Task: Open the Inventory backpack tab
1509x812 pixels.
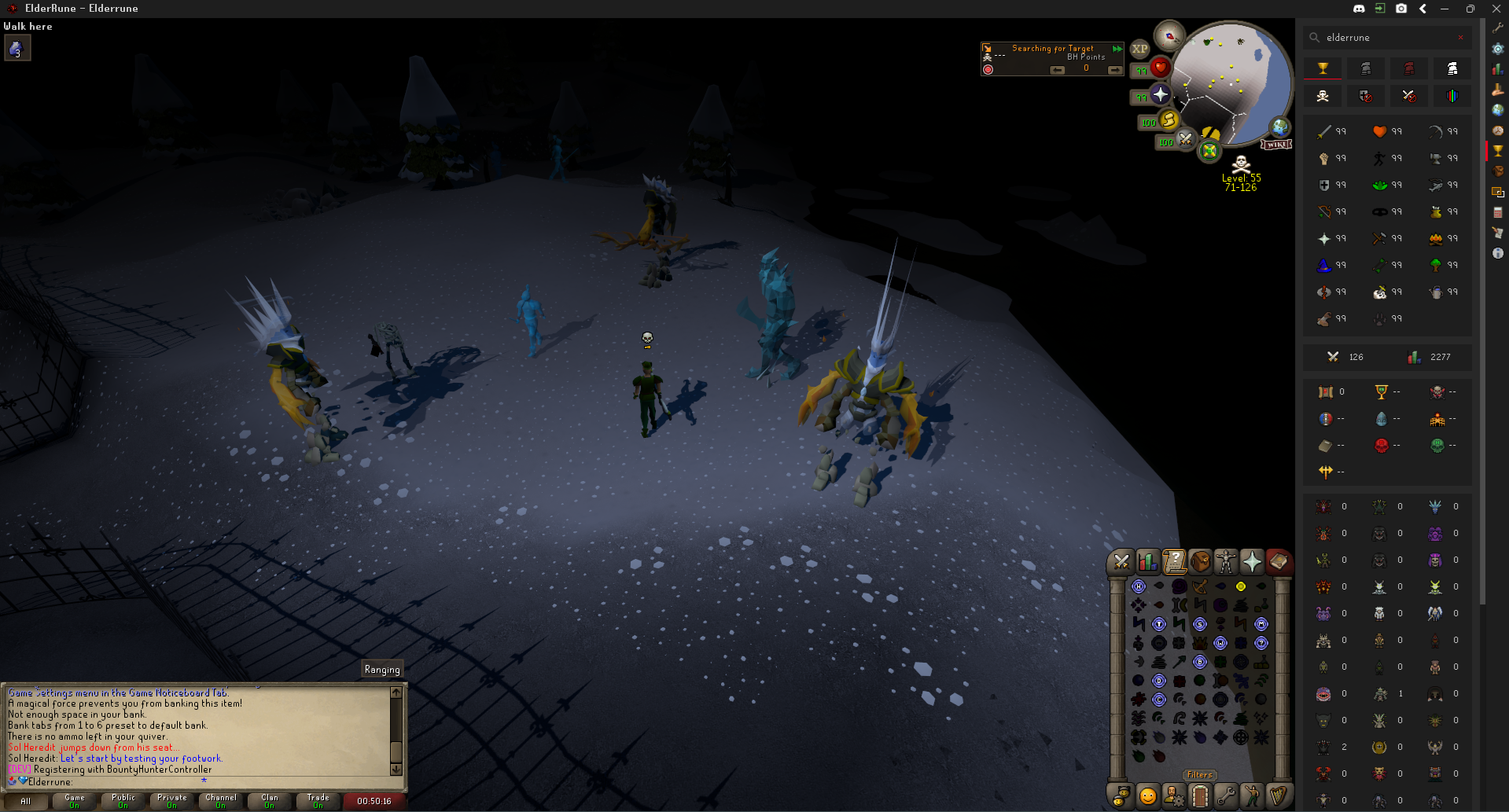Action: pos(1202,561)
